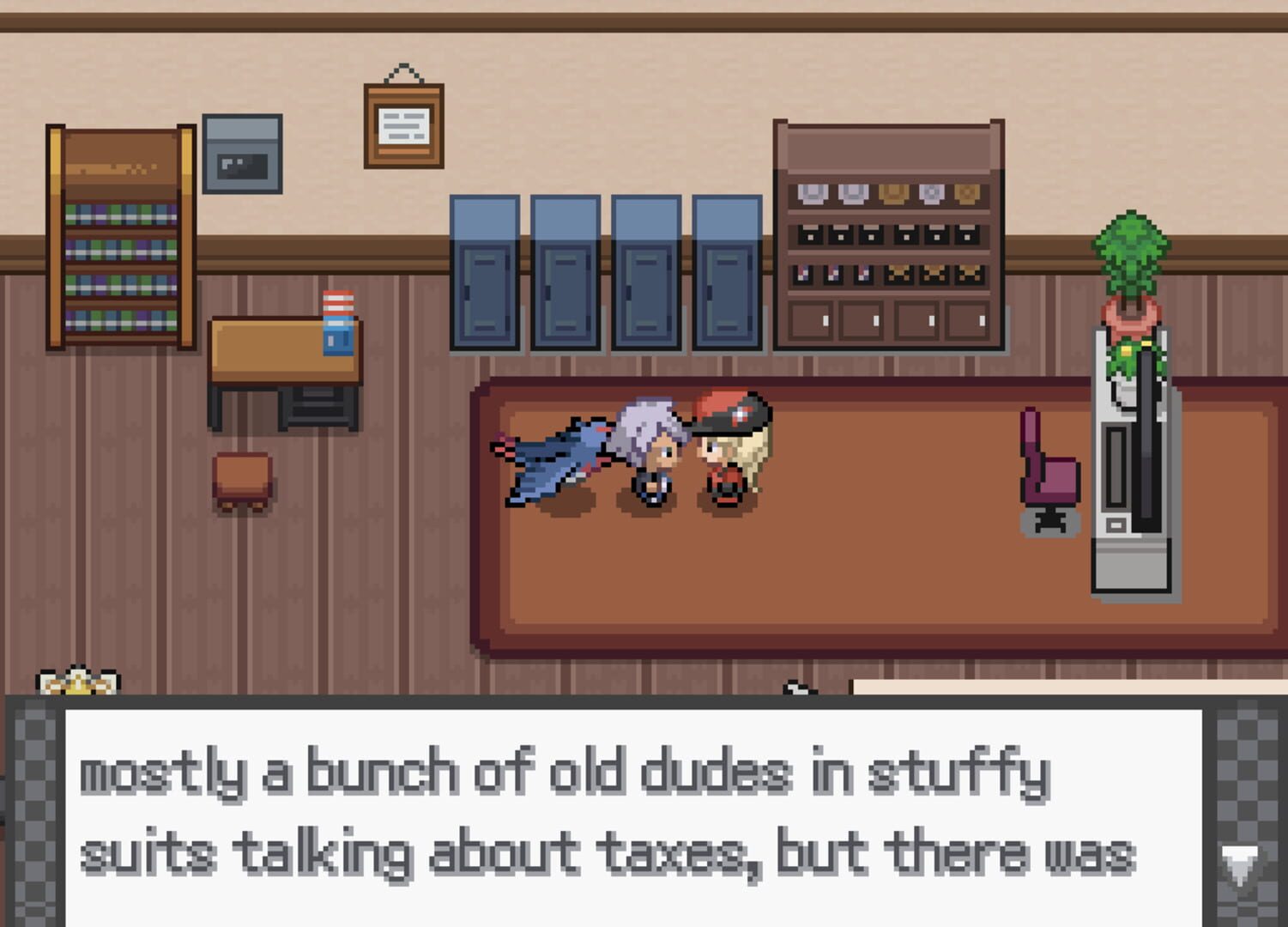The height and width of the screenshot is (927, 1288).
Task: Select the crumpled paper near the rug
Action: coord(799,687)
